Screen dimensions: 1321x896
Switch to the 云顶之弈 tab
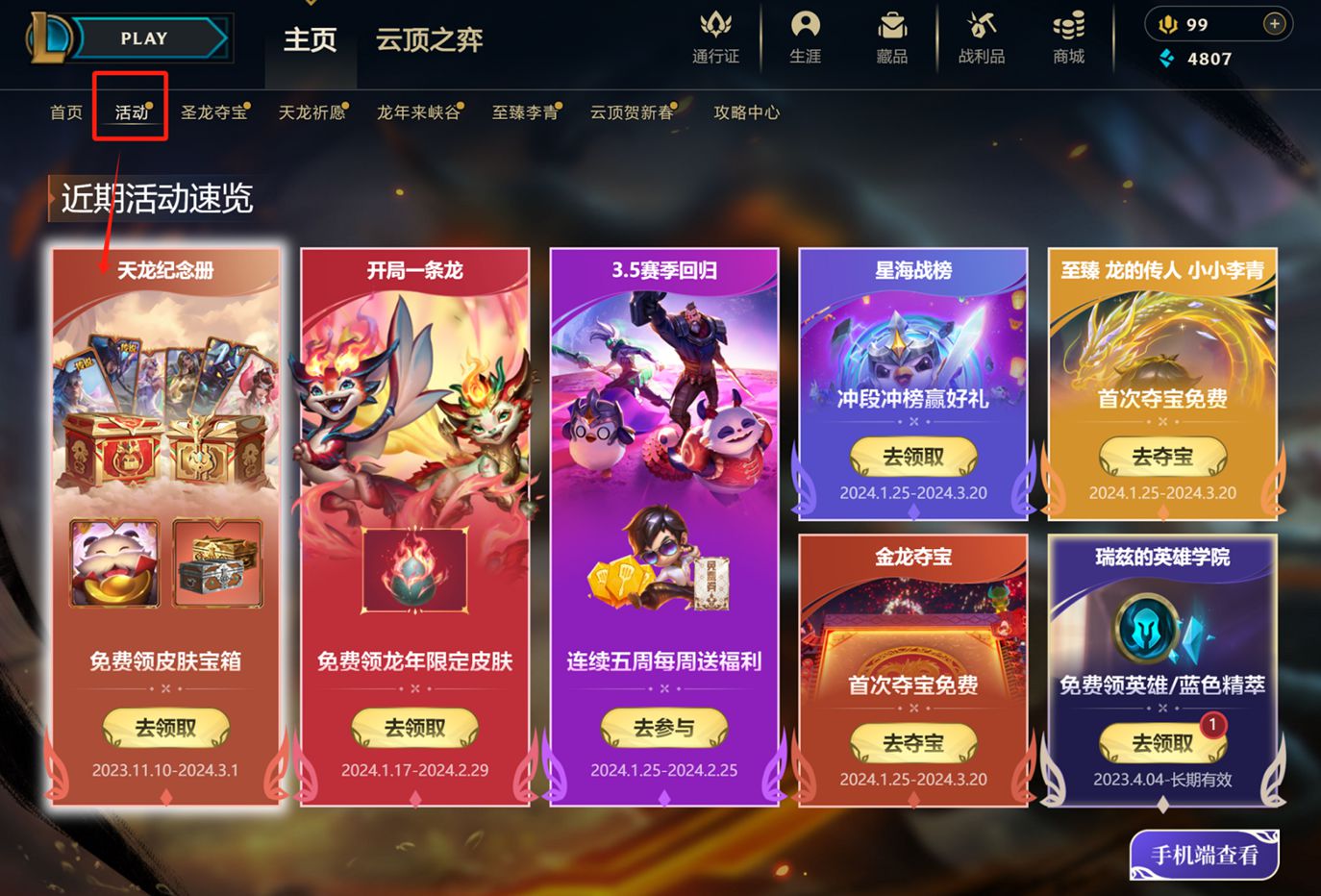pyautogui.click(x=427, y=41)
